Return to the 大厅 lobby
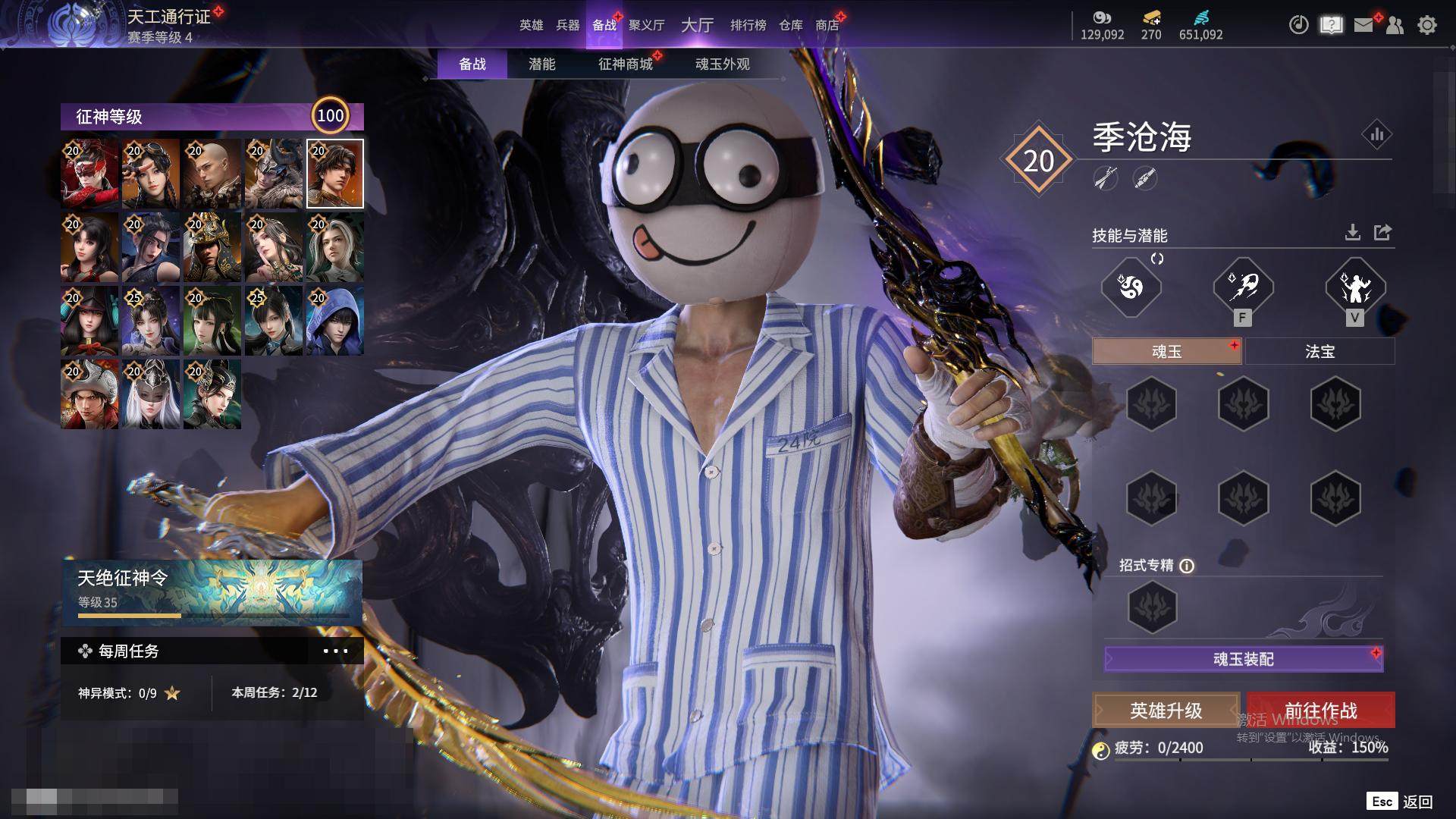1456x819 pixels. coord(697,25)
